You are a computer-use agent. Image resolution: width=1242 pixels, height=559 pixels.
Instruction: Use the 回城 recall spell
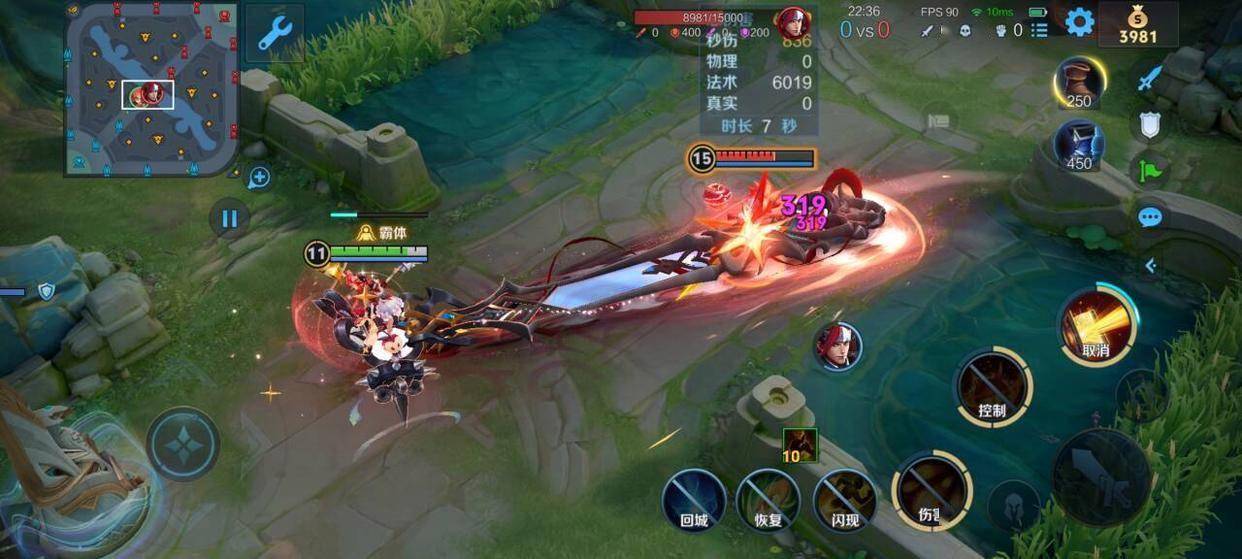694,499
